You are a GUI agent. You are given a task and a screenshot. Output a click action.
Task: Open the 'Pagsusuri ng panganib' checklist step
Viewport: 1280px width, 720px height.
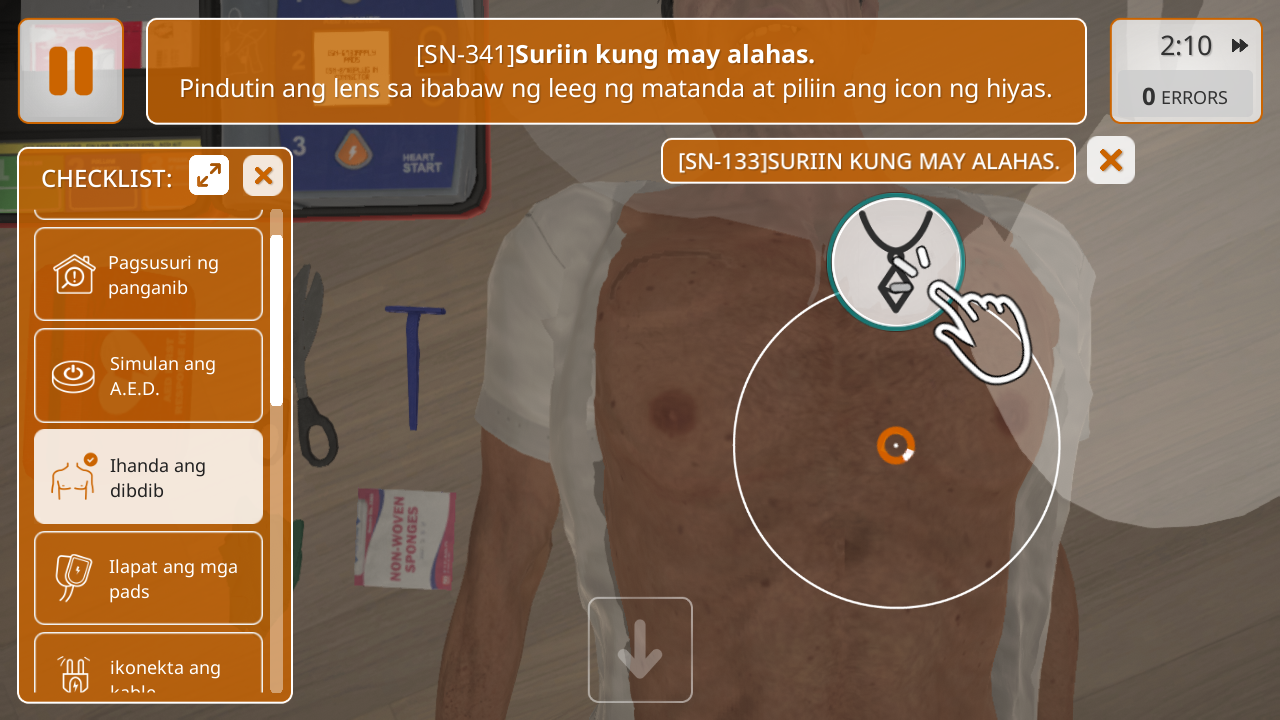tap(149, 274)
